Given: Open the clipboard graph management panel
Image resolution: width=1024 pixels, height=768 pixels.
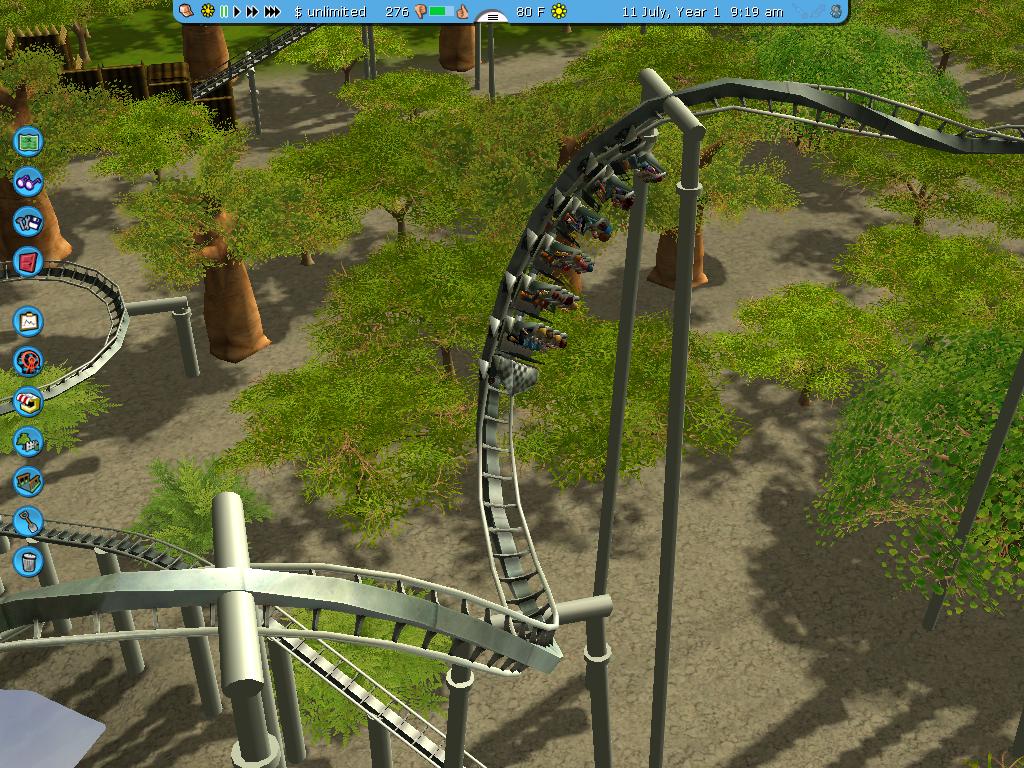Looking at the screenshot, I should pos(29,321).
